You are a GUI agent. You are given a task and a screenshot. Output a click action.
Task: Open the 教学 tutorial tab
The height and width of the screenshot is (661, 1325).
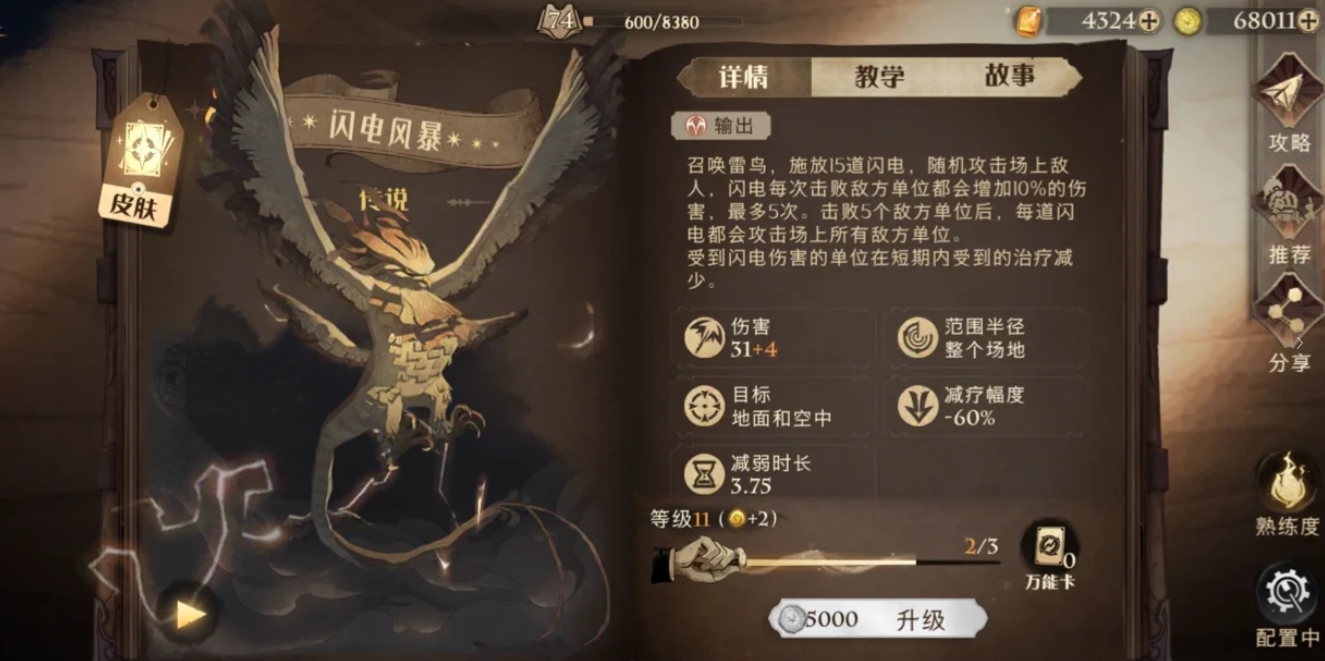[879, 76]
